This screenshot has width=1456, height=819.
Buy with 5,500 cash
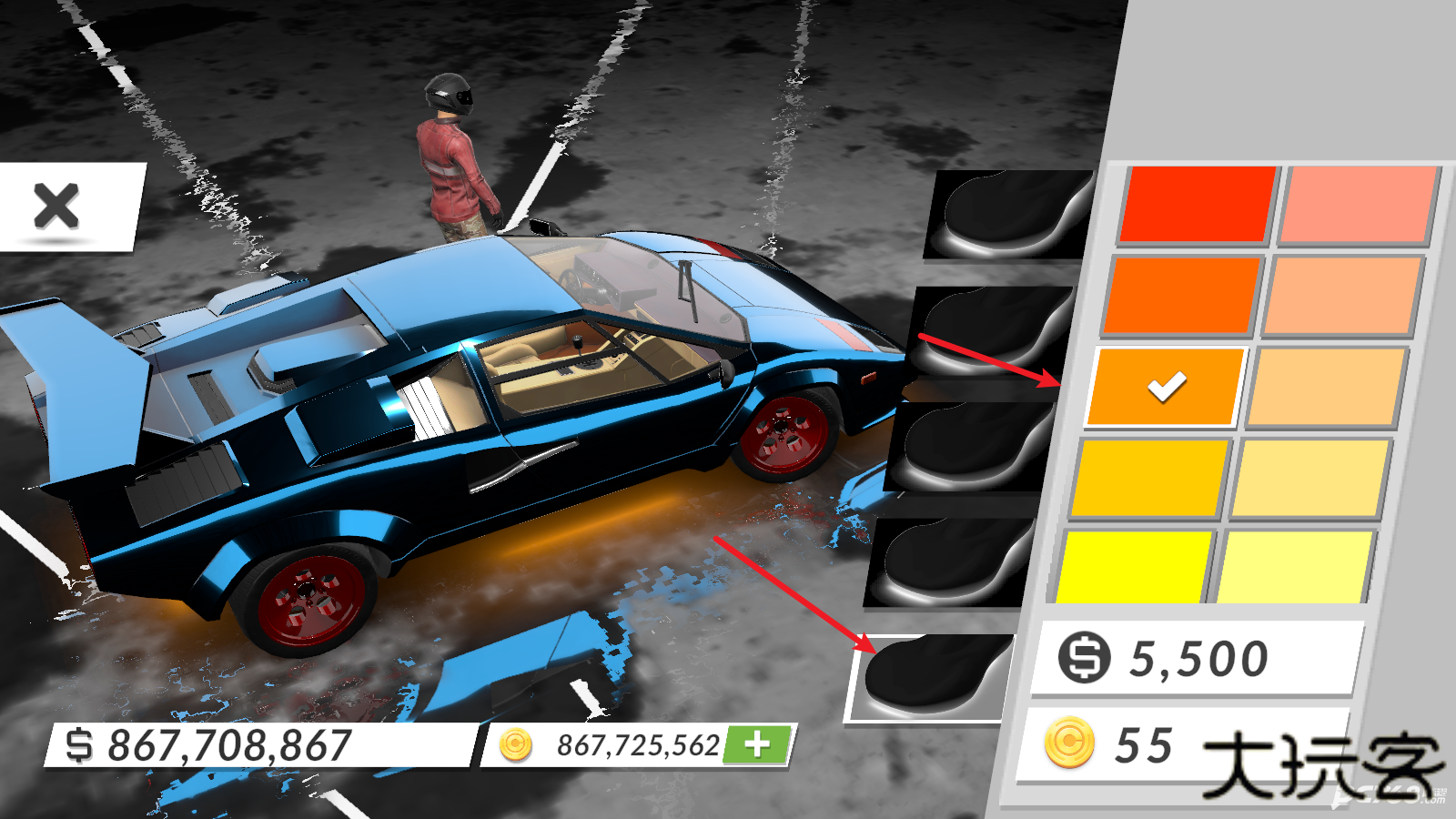tap(1196, 657)
